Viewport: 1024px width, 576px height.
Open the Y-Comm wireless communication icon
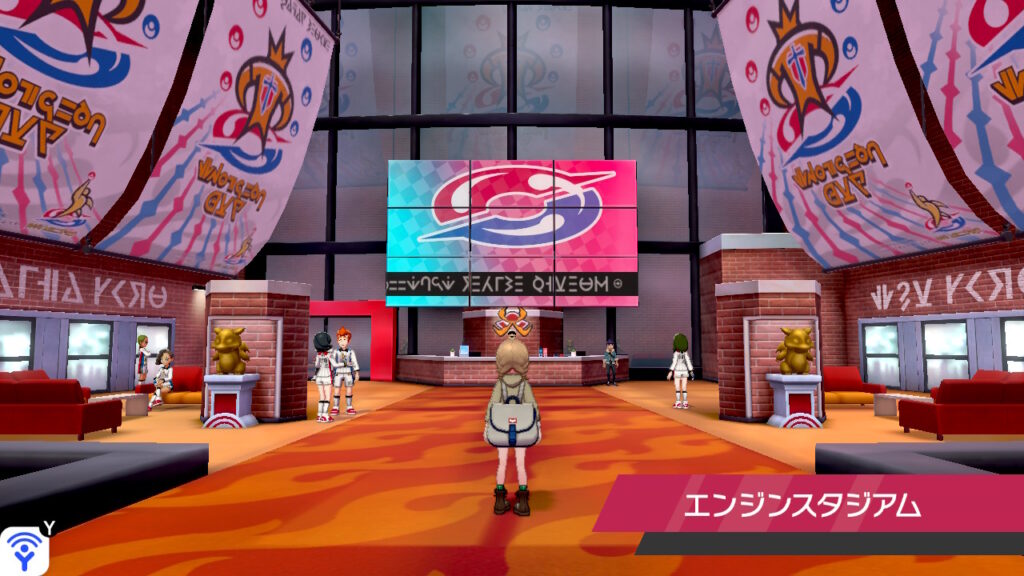22,550
